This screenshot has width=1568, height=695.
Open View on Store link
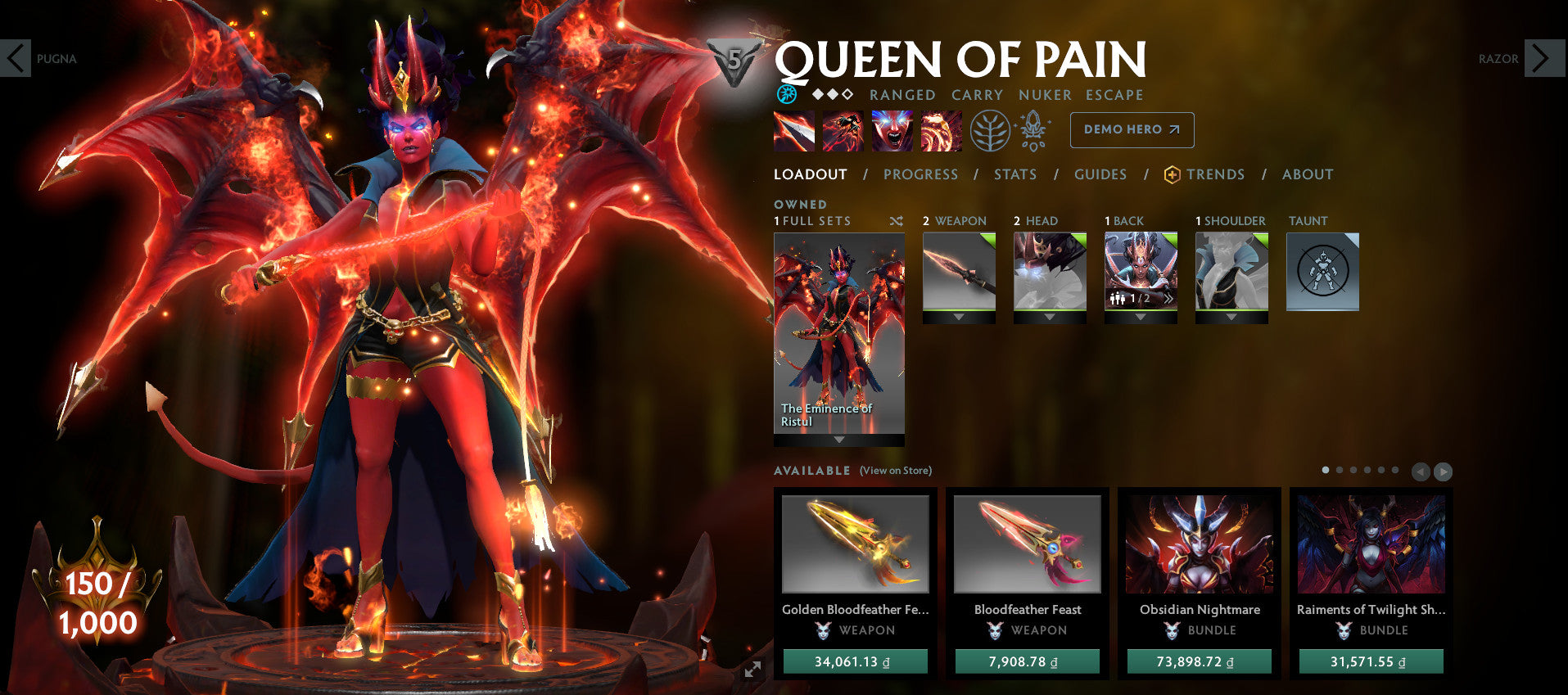895,471
